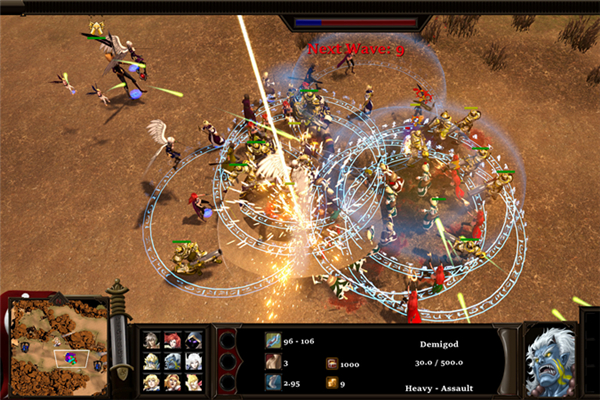Choose the brown-haired hero portrait
600x400 pixels.
(151, 341)
